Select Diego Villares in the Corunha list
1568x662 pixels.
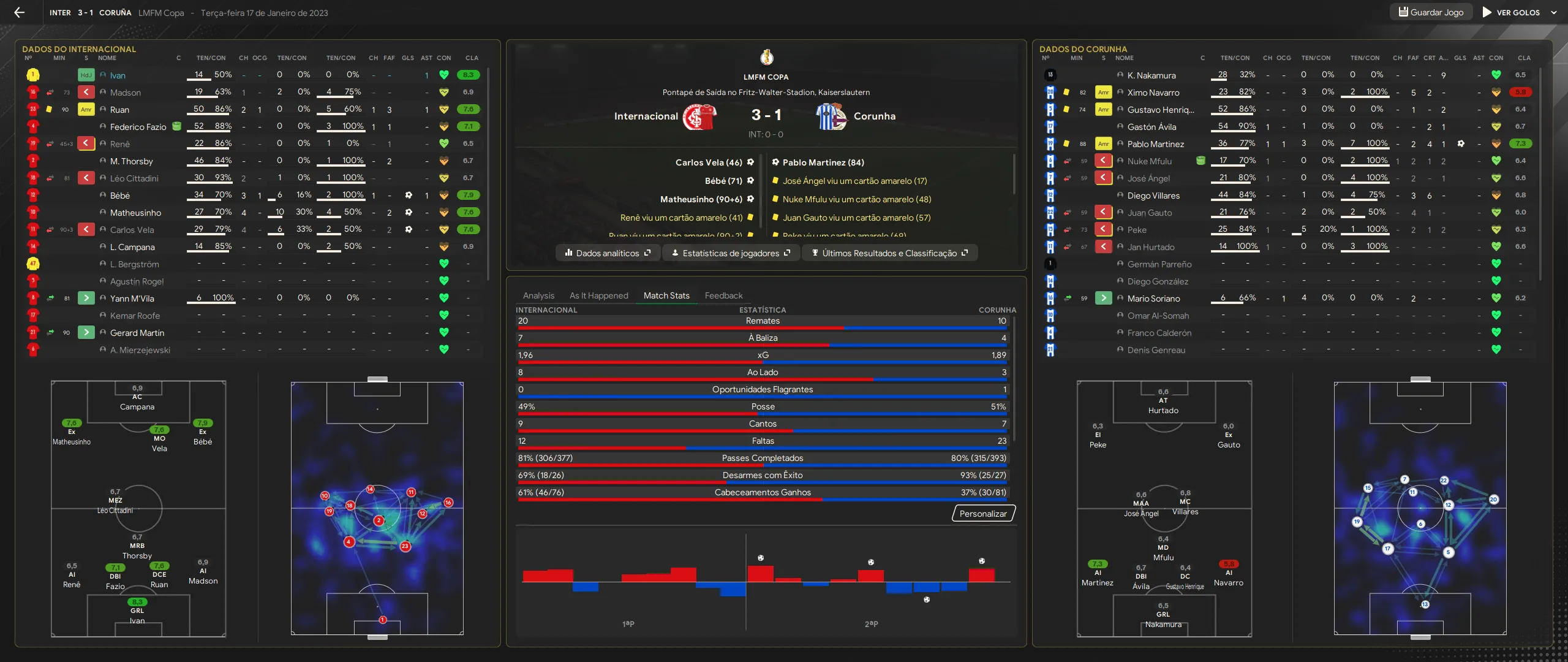tap(1153, 196)
